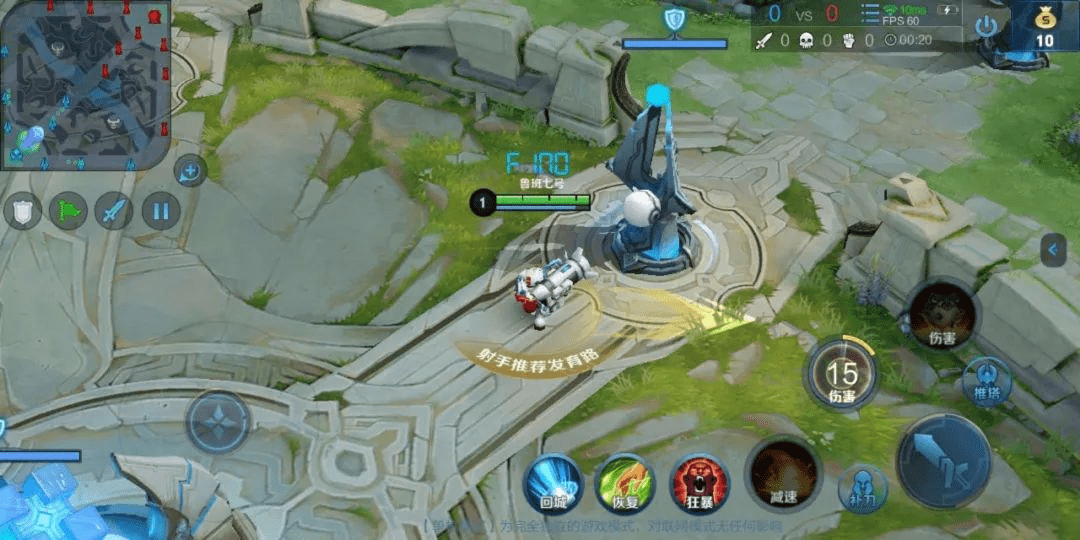Use the 恢复 restore skill
The image size is (1080, 540).
click(x=625, y=483)
